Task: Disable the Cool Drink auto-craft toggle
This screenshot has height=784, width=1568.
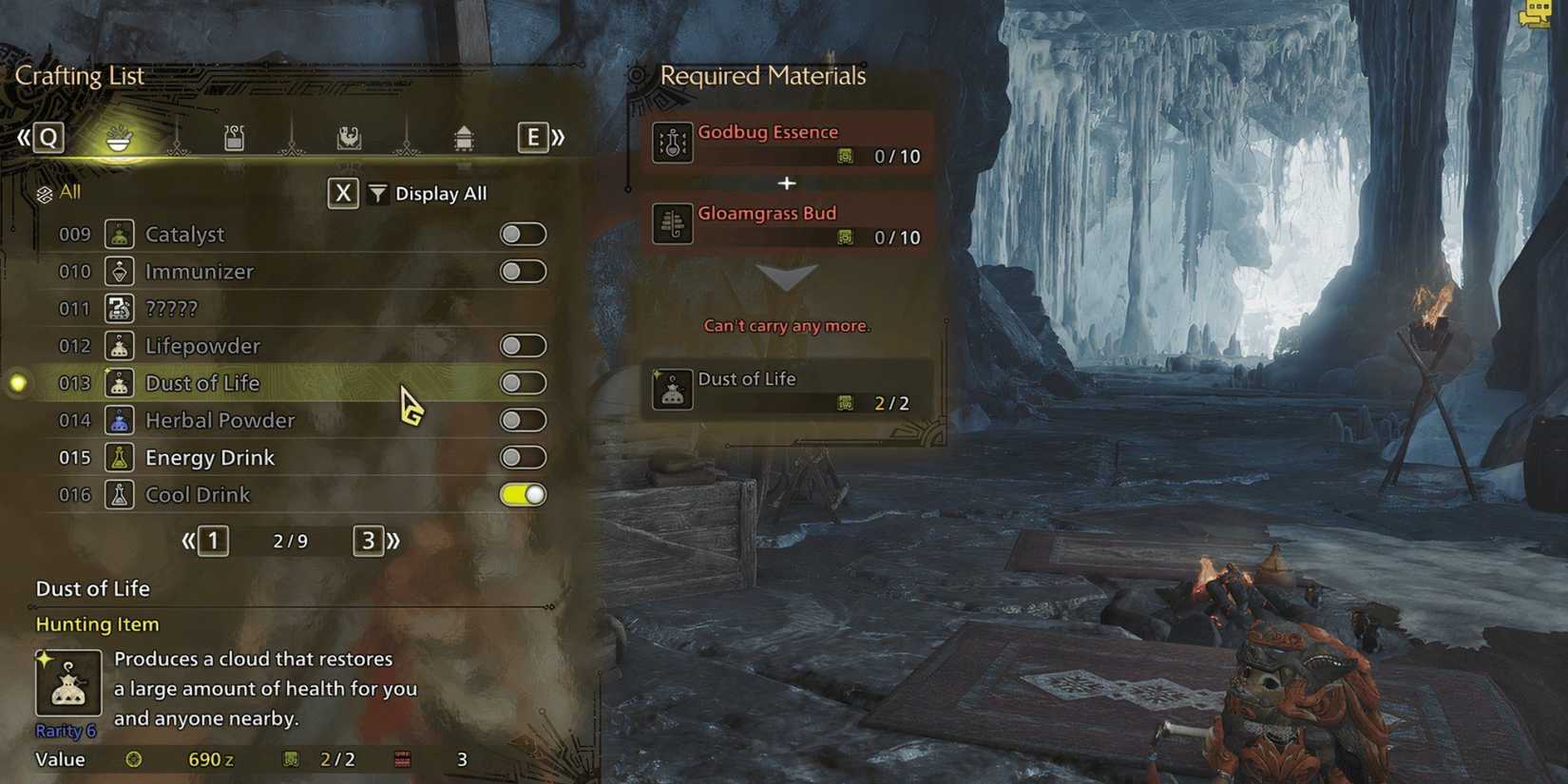Action: pyautogui.click(x=523, y=494)
